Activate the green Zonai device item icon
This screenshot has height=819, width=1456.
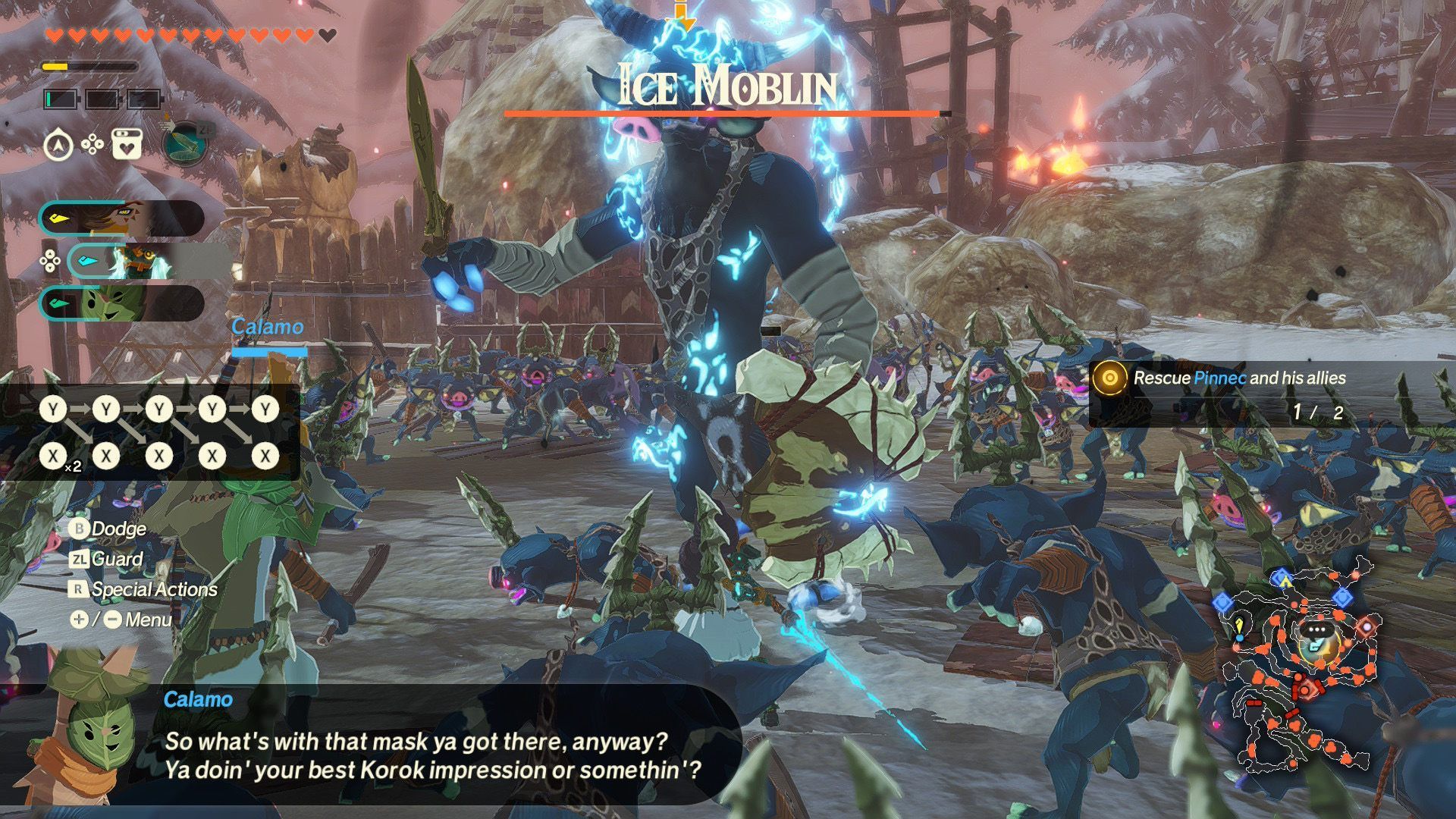[185, 143]
